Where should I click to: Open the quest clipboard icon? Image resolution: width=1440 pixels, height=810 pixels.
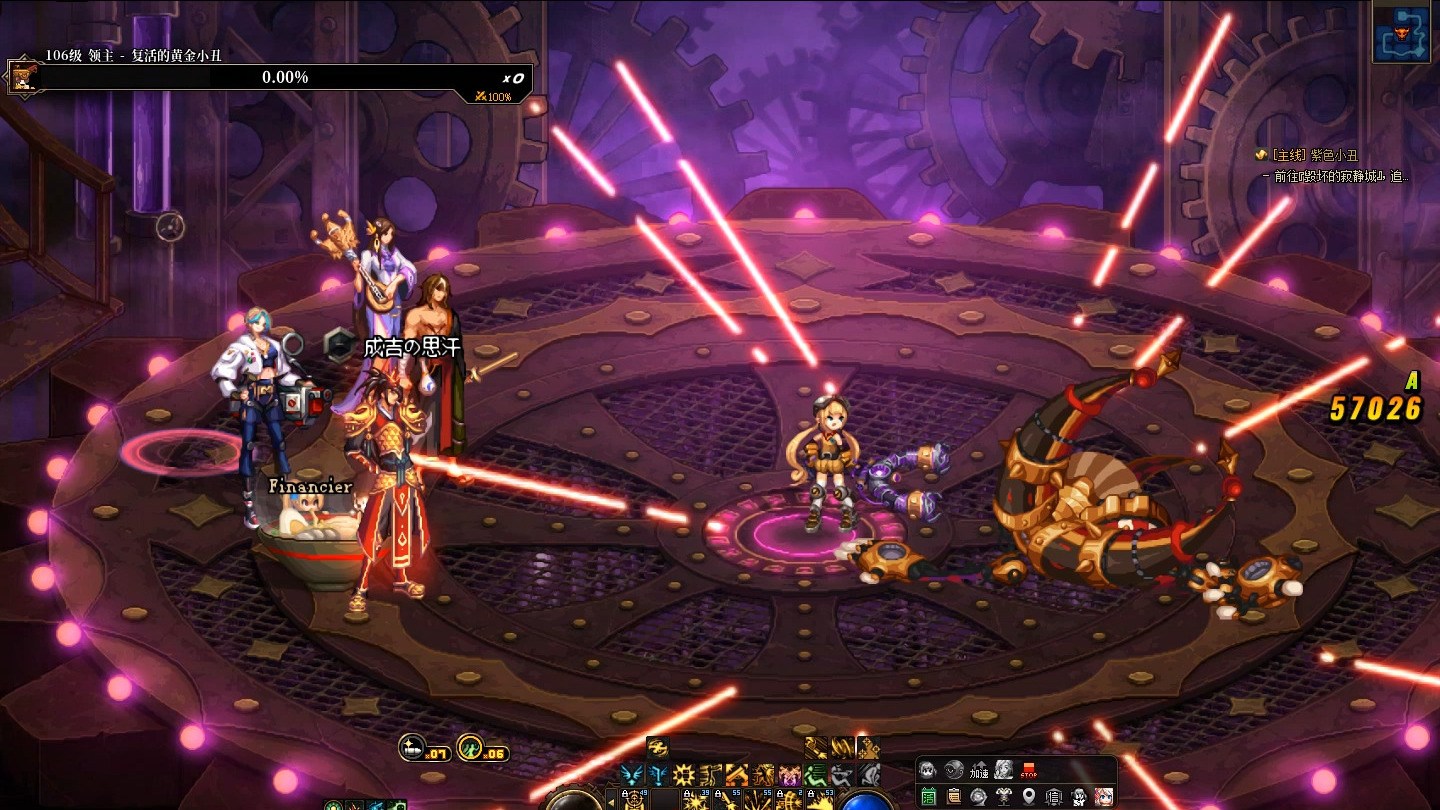tap(954, 797)
